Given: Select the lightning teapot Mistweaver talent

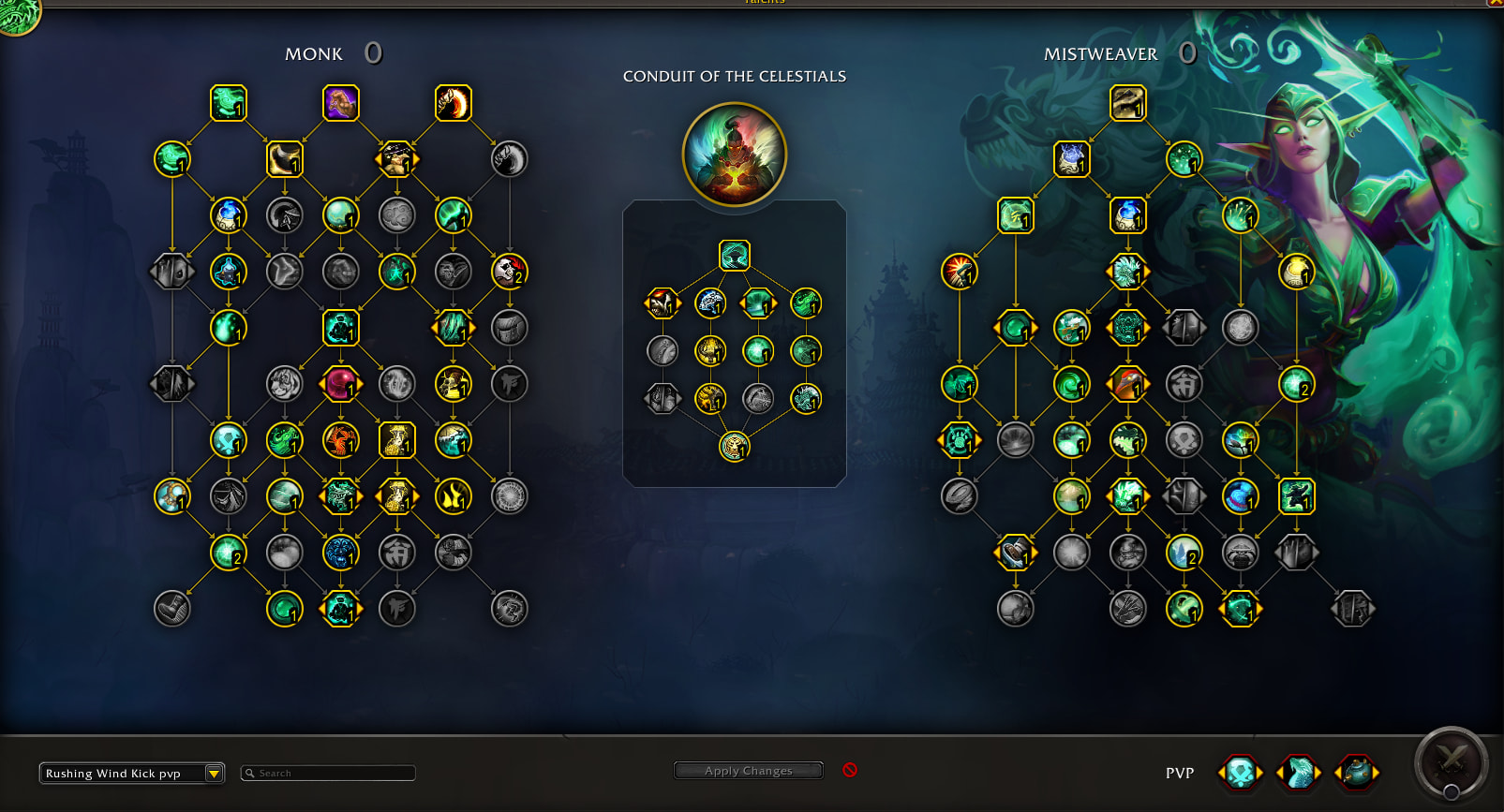Looking at the screenshot, I should tap(1072, 159).
